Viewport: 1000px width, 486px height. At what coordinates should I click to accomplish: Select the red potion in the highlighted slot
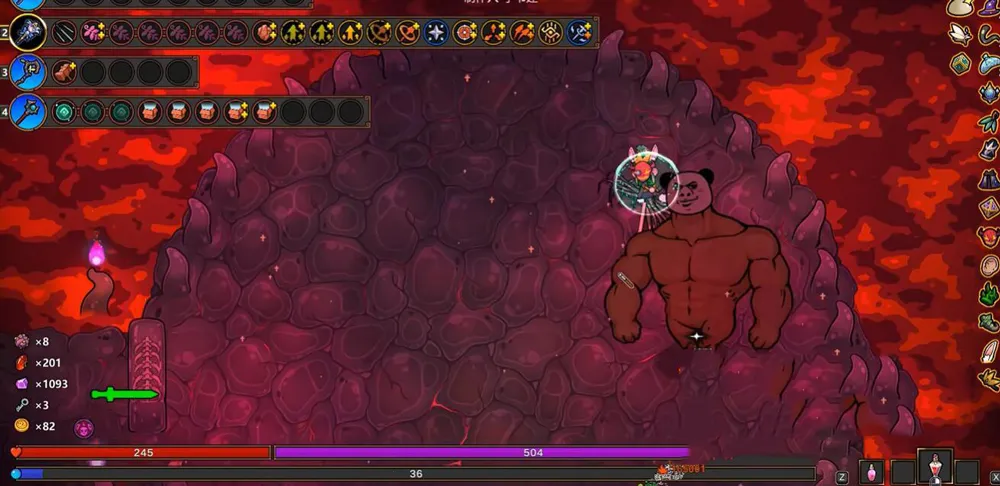(x=935, y=468)
